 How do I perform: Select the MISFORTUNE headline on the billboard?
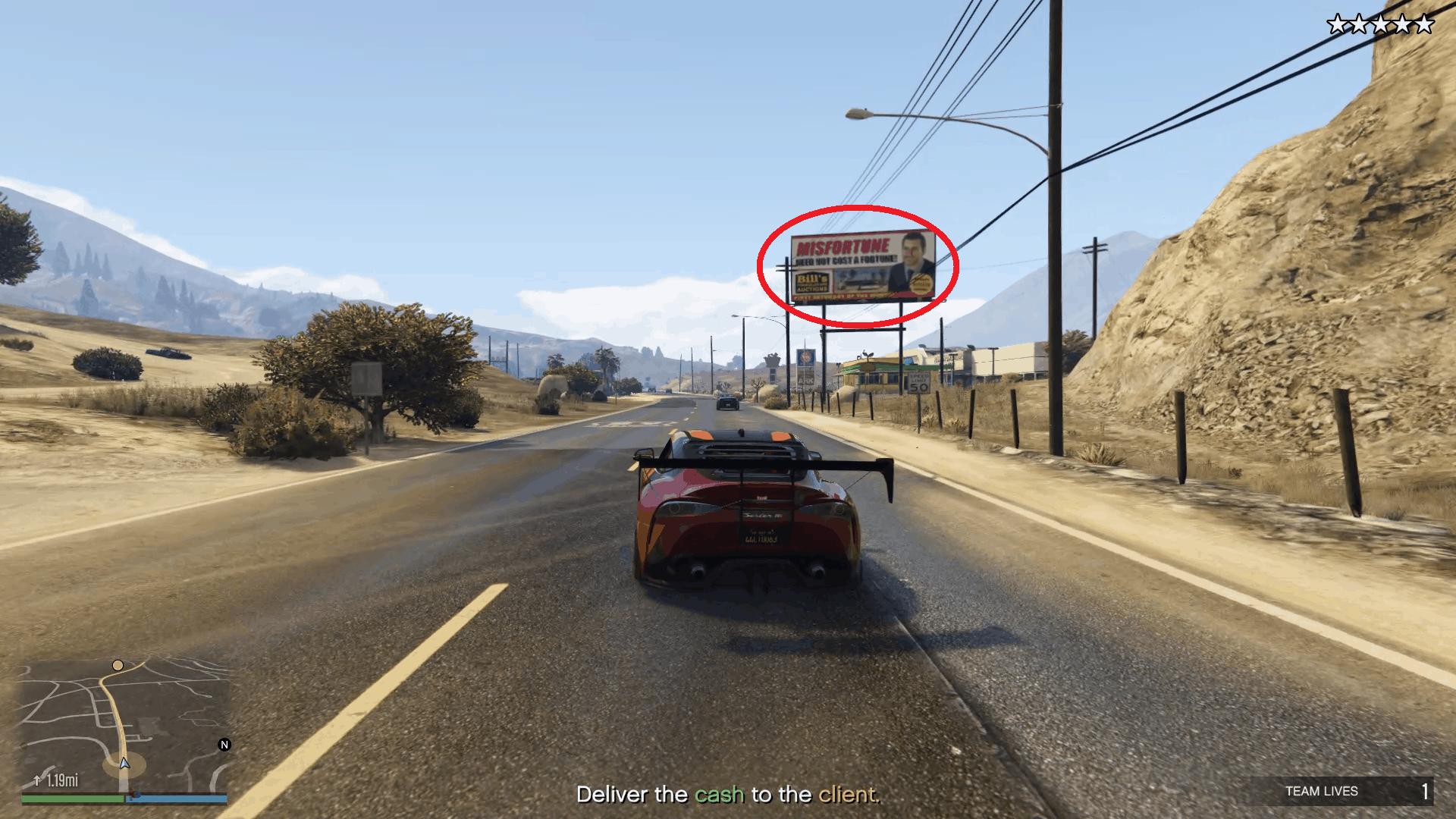[843, 246]
